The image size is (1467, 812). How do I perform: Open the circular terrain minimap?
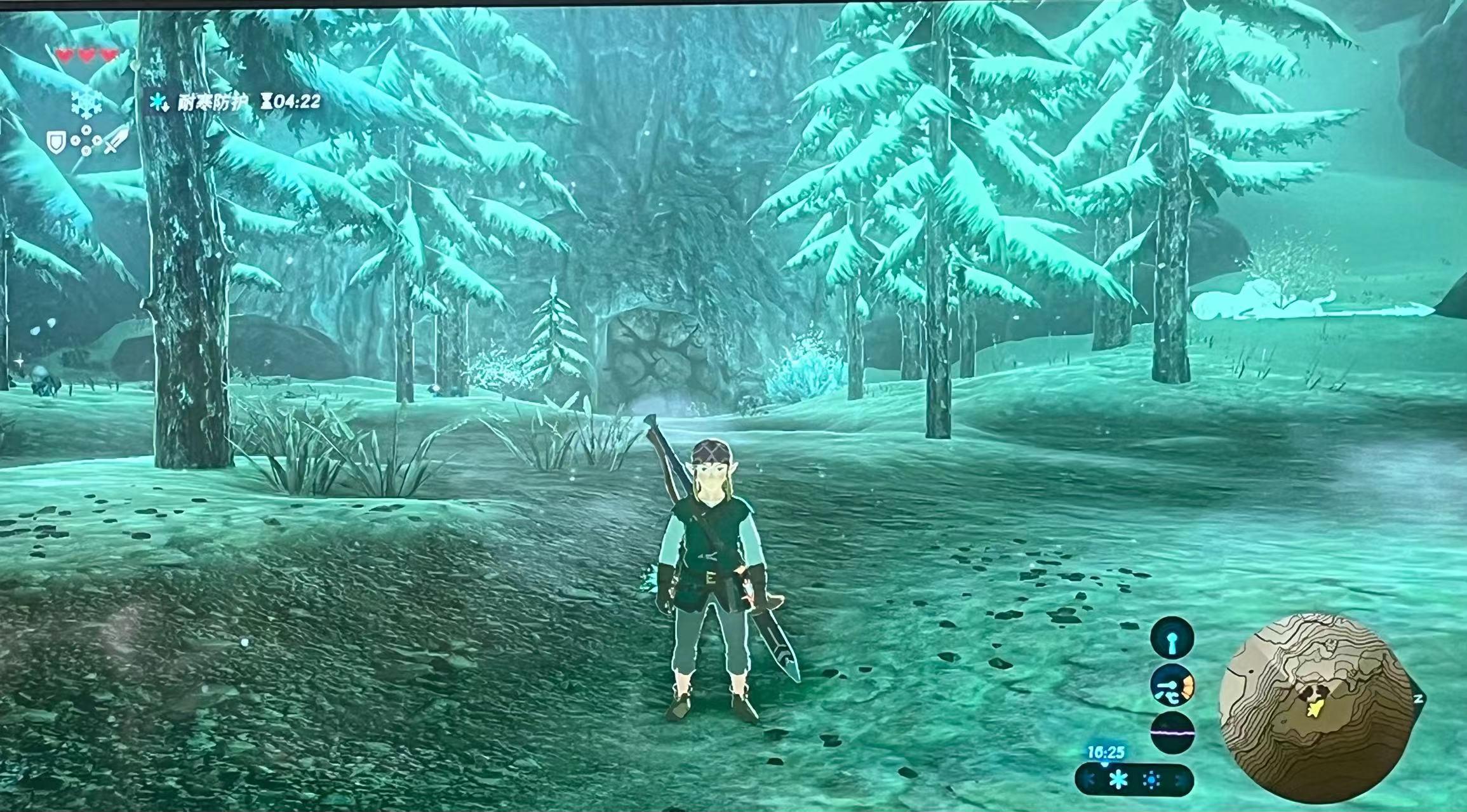pyautogui.click(x=1317, y=710)
